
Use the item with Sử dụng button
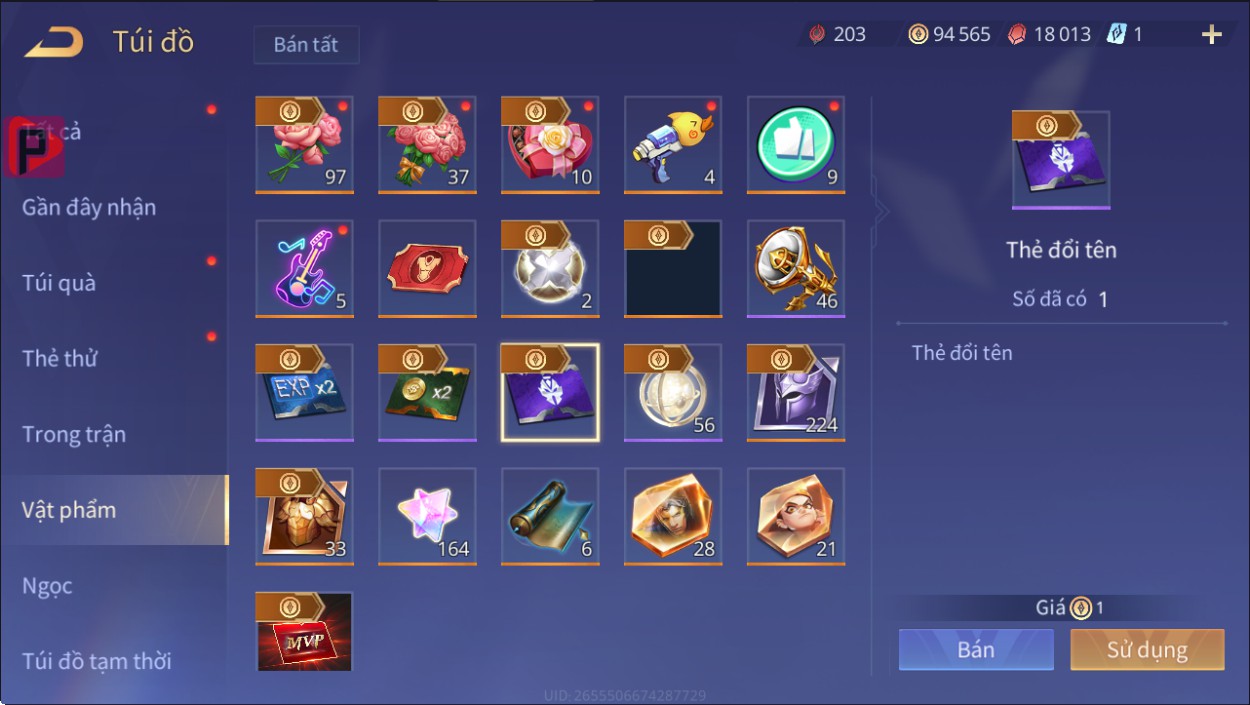(1147, 650)
